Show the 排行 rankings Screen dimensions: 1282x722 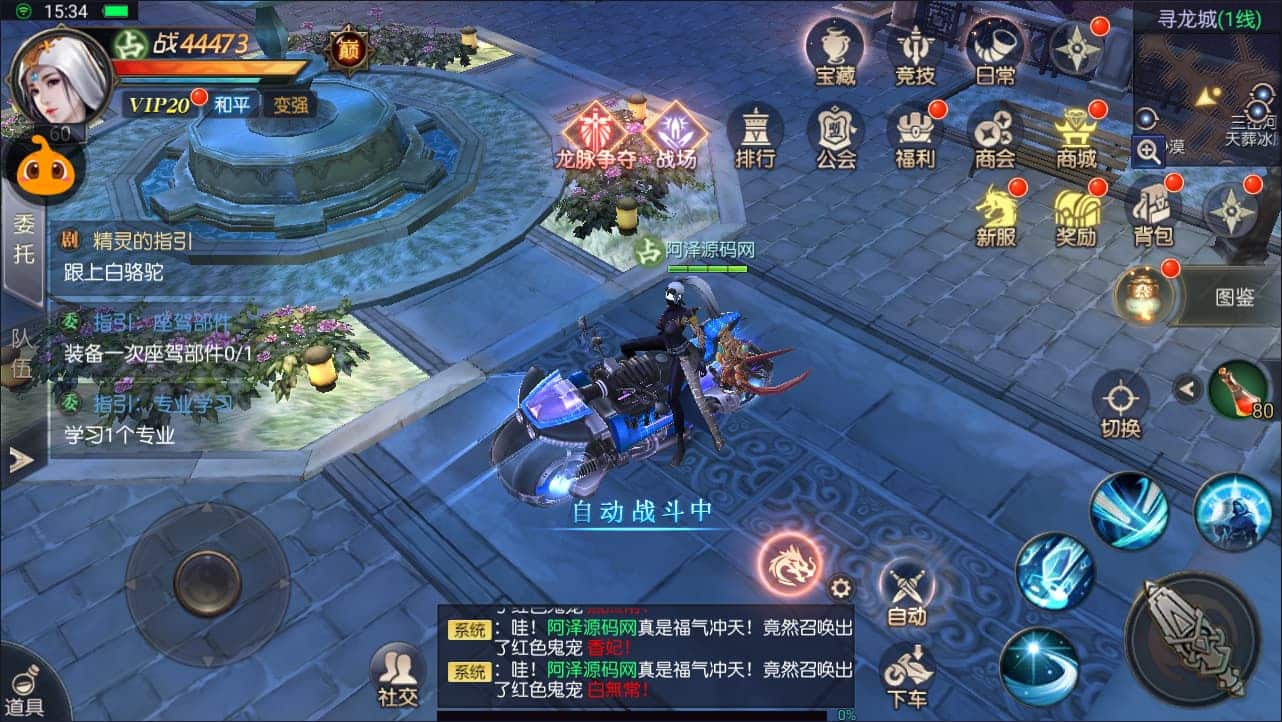pyautogui.click(x=755, y=136)
